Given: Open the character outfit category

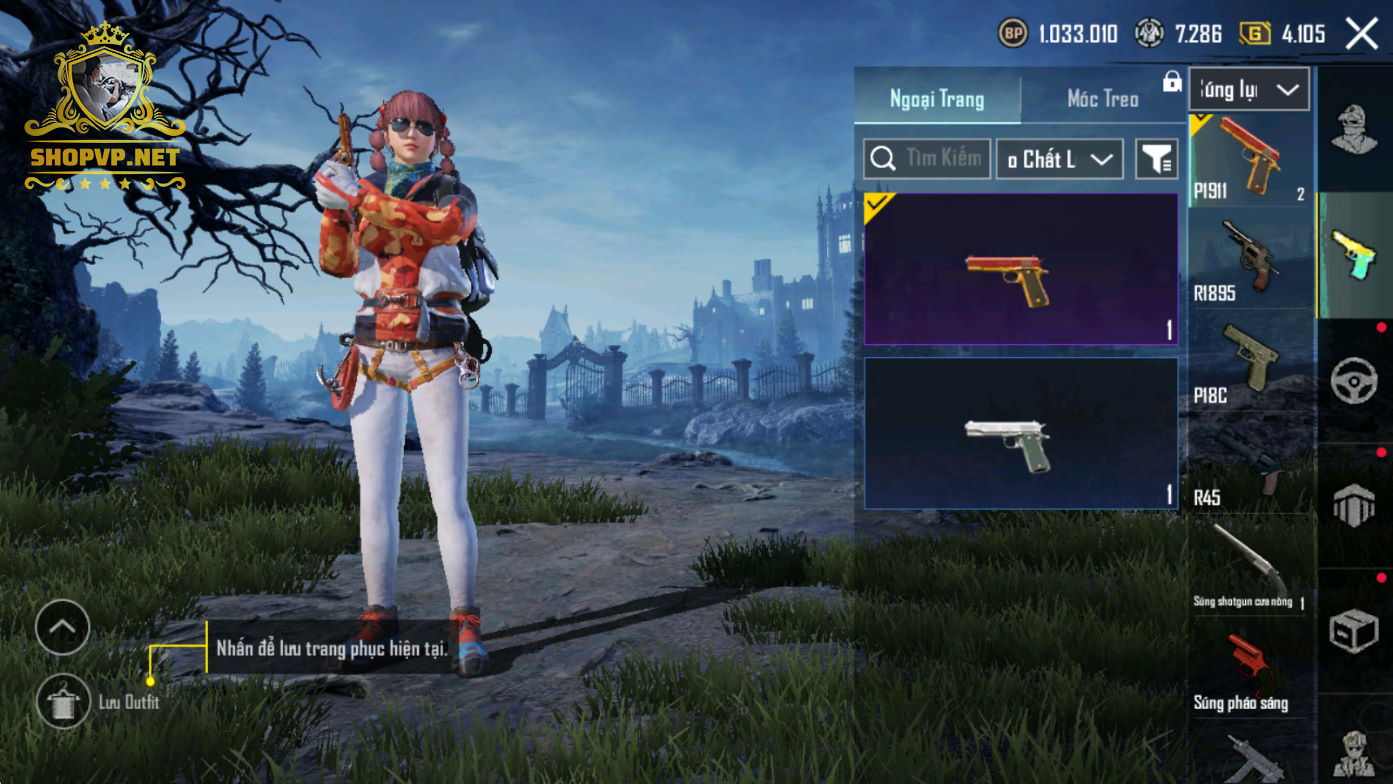Looking at the screenshot, I should coord(1354,130).
